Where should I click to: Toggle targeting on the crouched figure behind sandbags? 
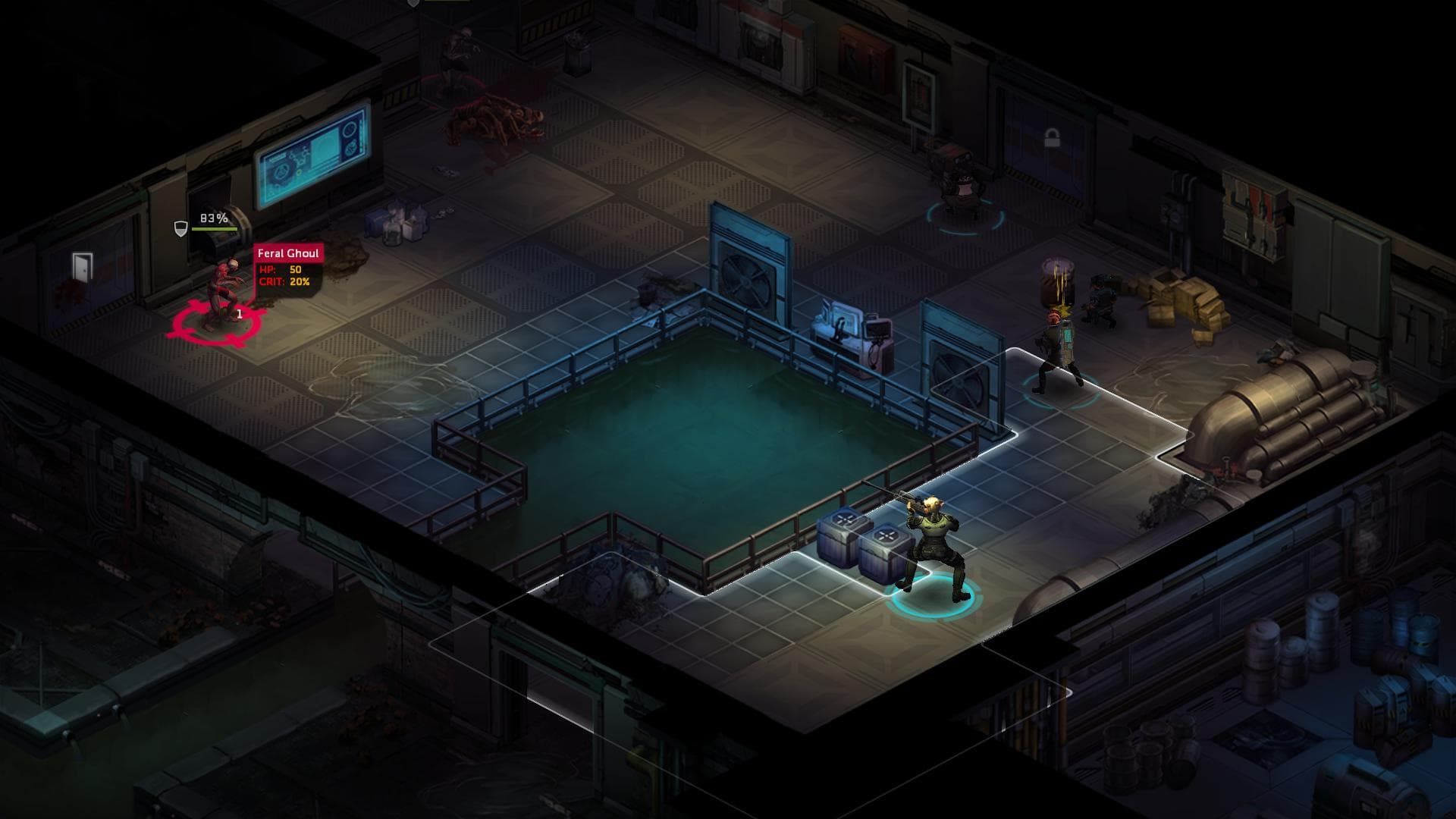(1101, 300)
